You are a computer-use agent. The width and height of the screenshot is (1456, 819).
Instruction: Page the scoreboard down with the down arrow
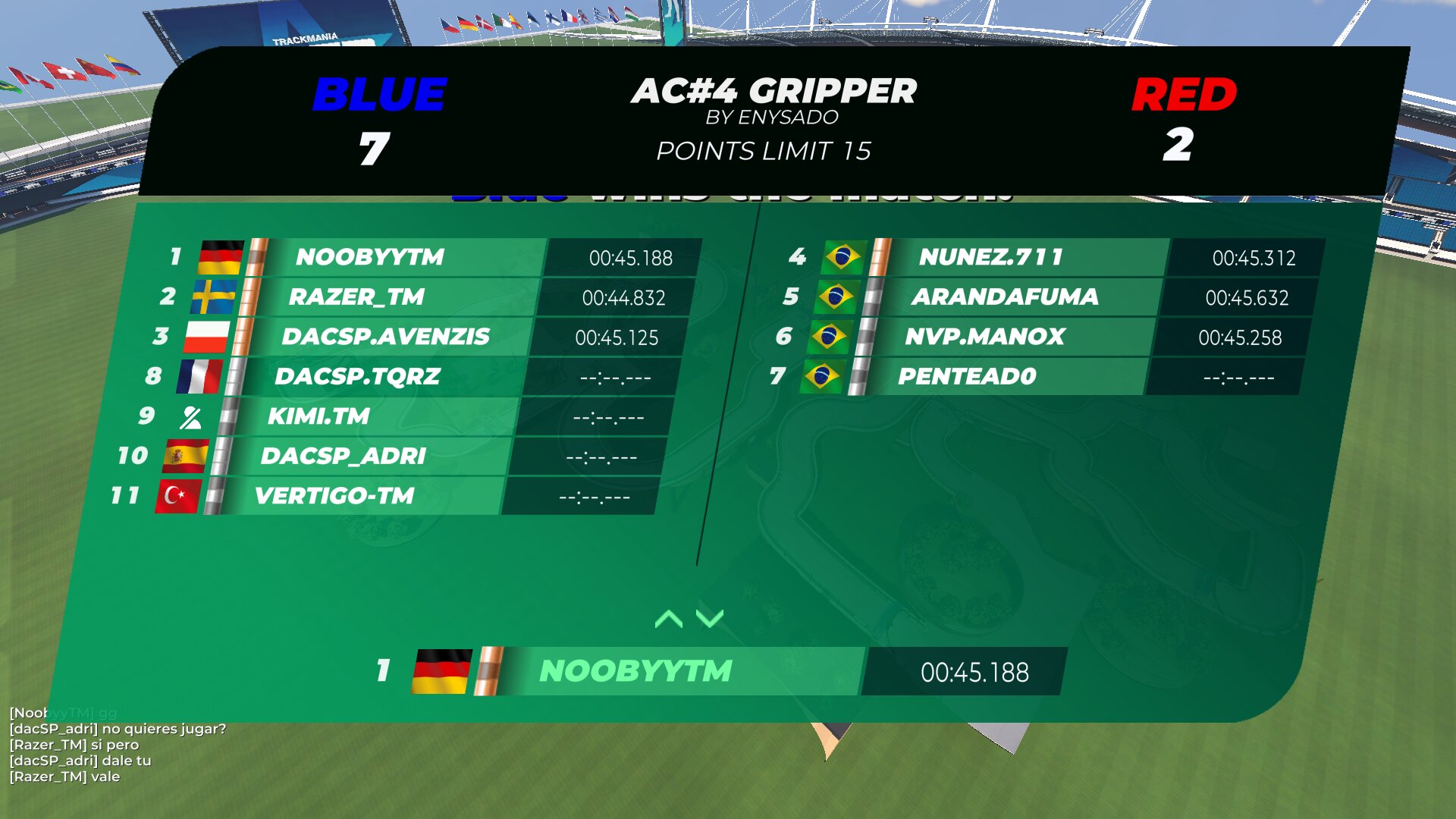click(710, 620)
